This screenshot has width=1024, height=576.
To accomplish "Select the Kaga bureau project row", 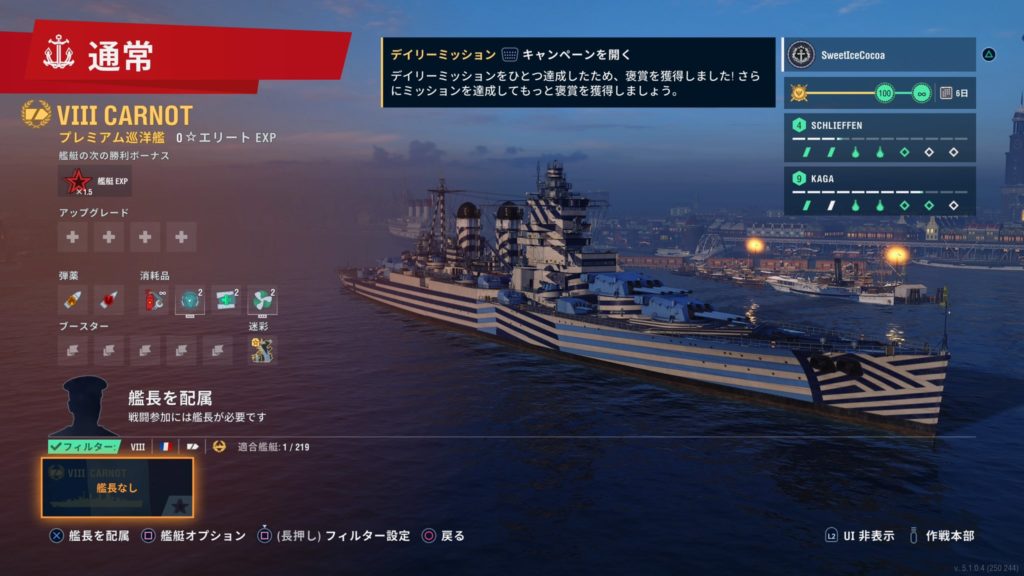I will point(879,191).
